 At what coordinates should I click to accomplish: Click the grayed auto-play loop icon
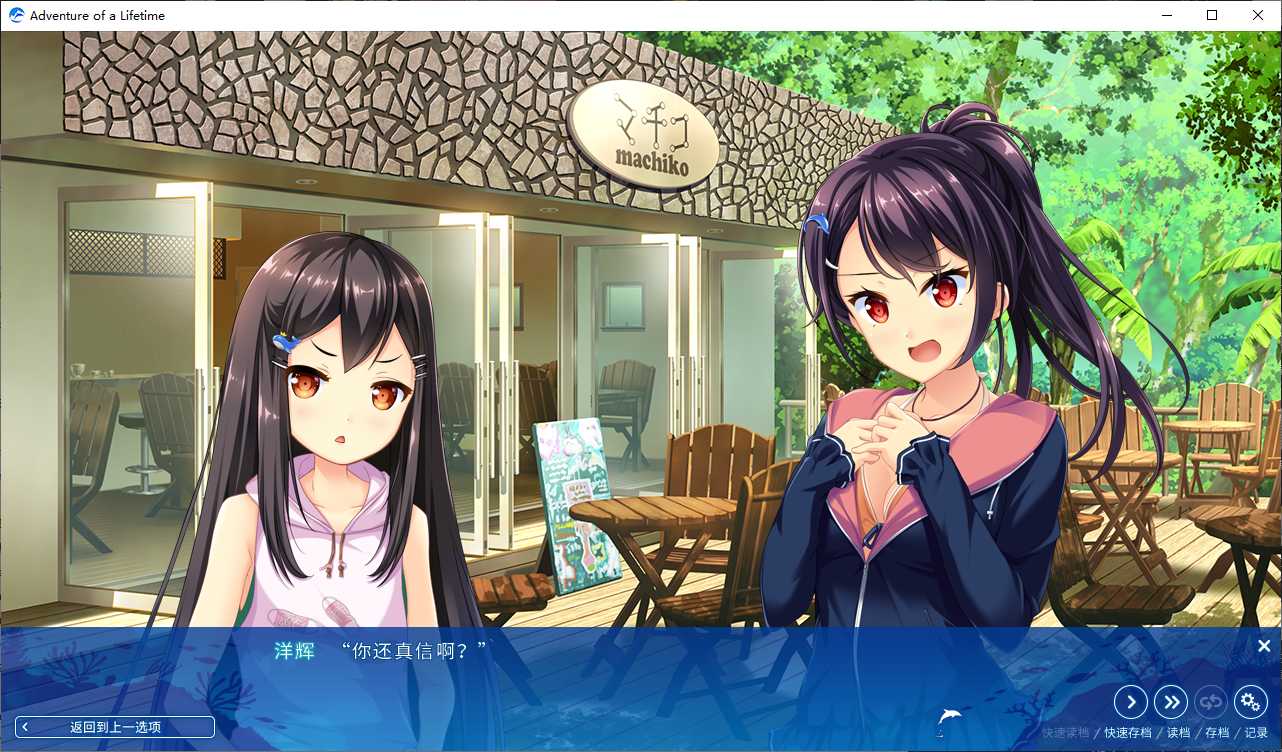(1211, 702)
